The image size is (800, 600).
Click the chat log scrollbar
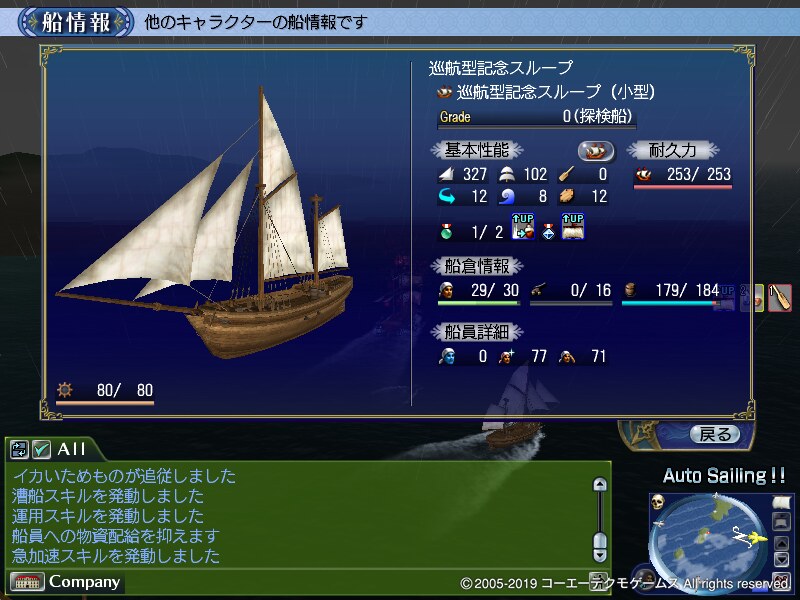pos(599,517)
